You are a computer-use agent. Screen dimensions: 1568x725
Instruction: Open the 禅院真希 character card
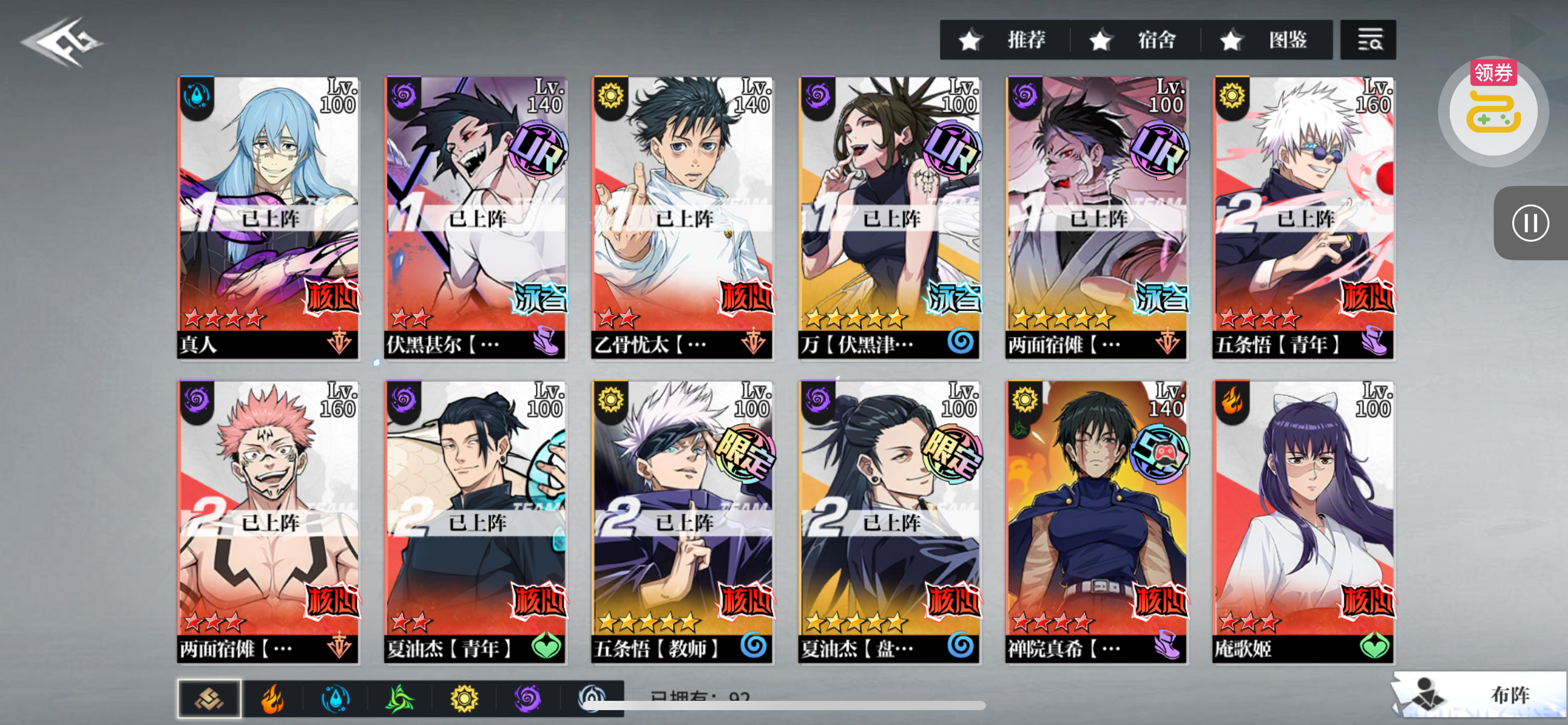(x=1096, y=522)
